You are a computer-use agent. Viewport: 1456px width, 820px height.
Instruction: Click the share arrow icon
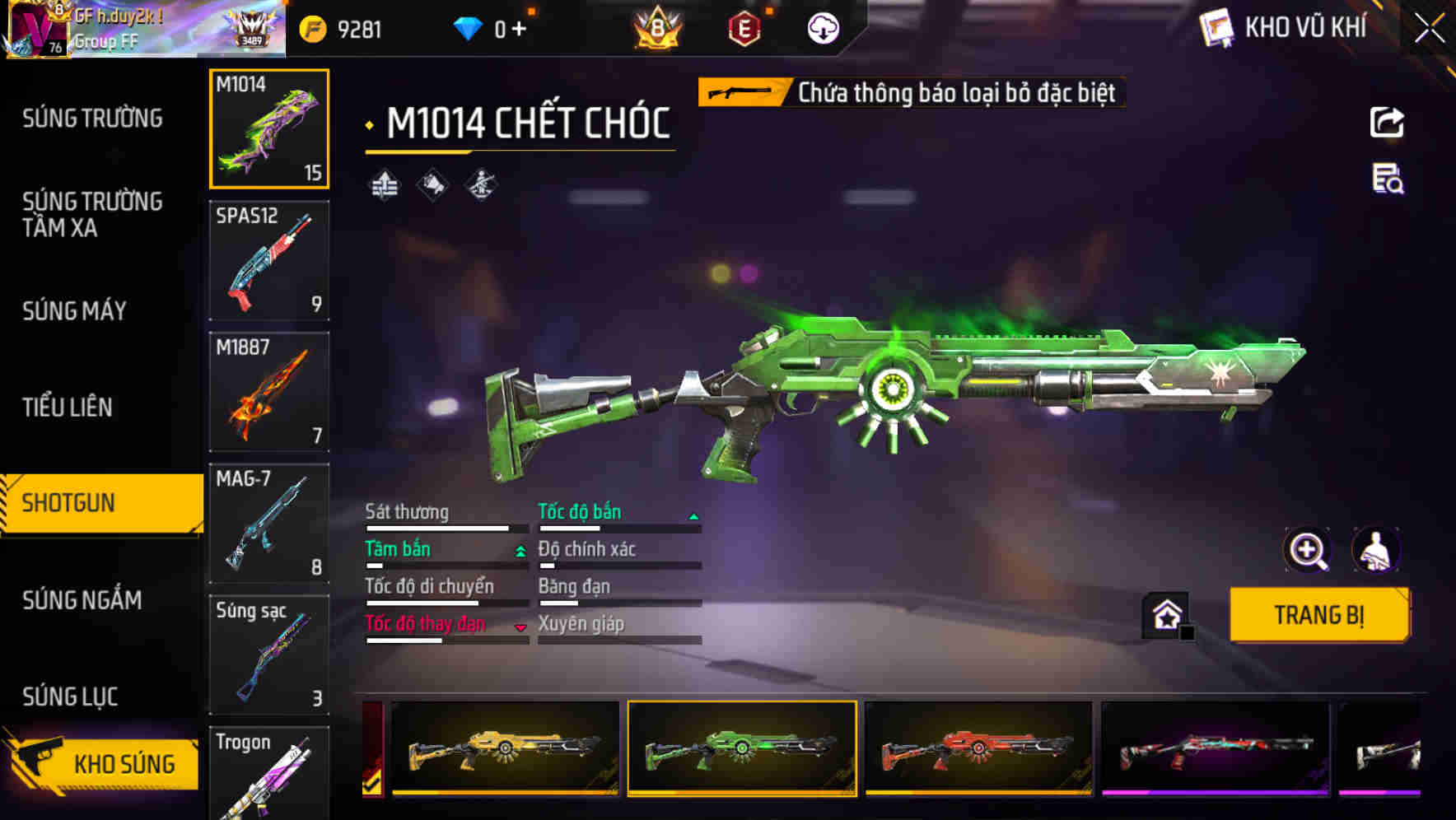point(1387,123)
